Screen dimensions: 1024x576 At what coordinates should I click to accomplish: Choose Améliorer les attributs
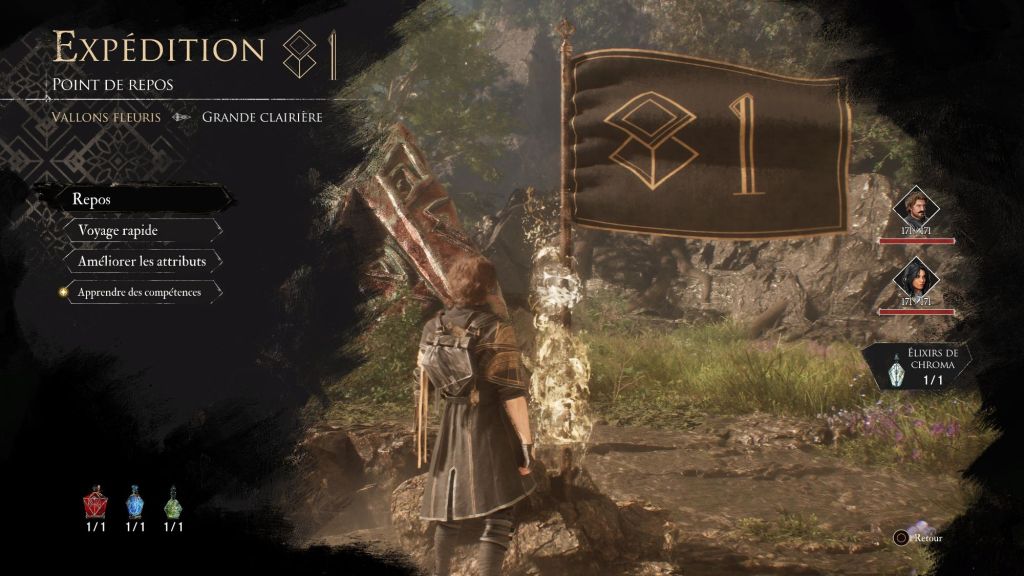coord(142,261)
